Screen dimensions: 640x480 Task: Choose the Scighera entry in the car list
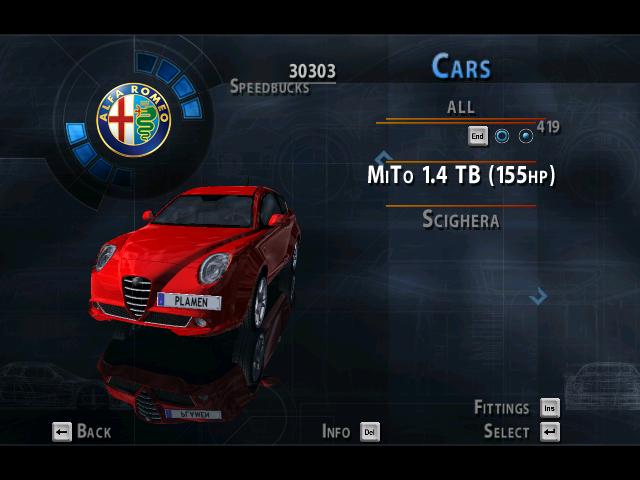click(x=461, y=220)
